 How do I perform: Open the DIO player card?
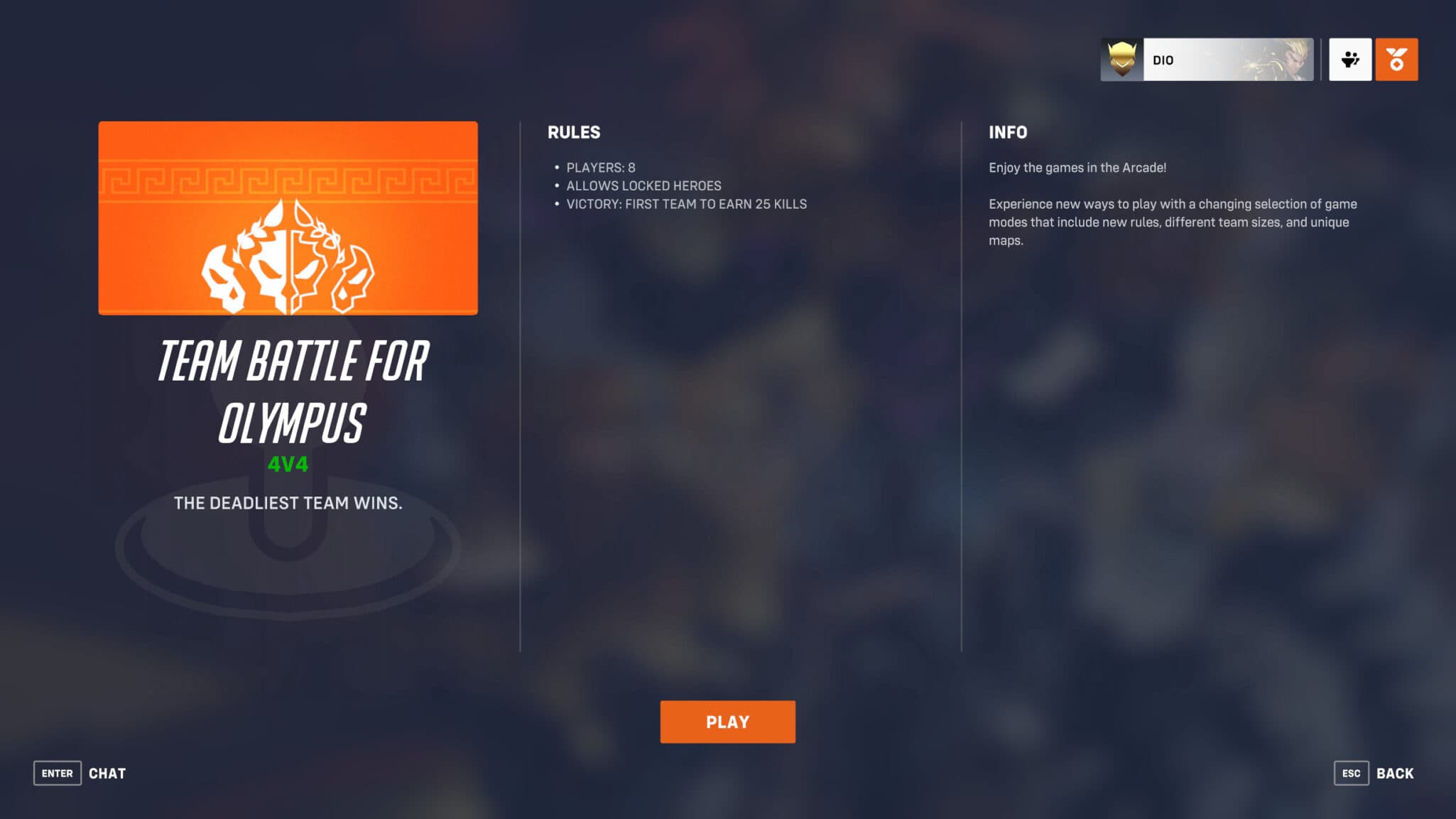pos(1207,59)
